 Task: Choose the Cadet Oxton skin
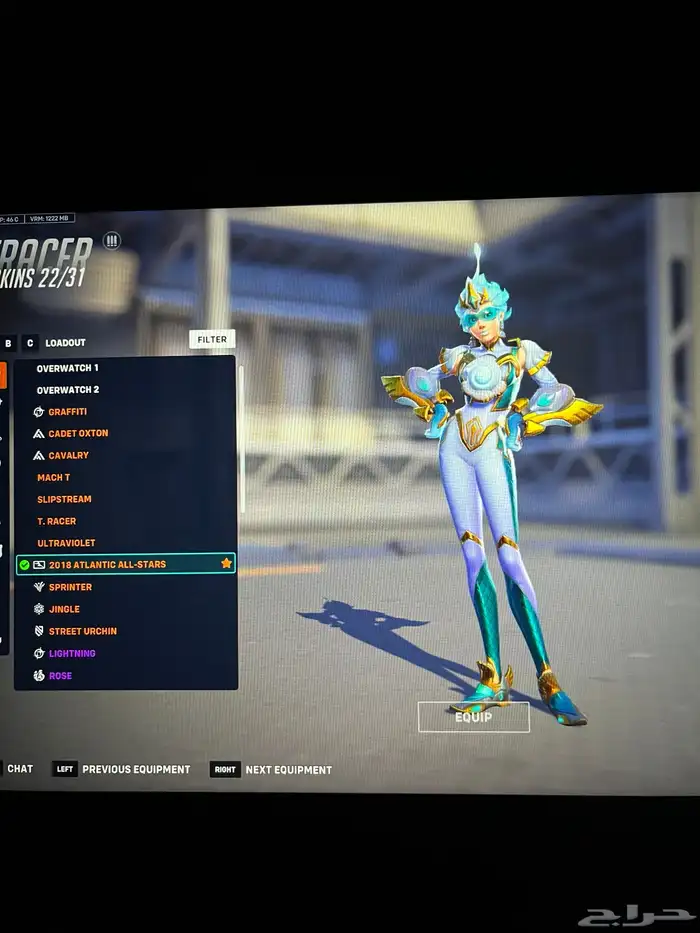[78, 434]
